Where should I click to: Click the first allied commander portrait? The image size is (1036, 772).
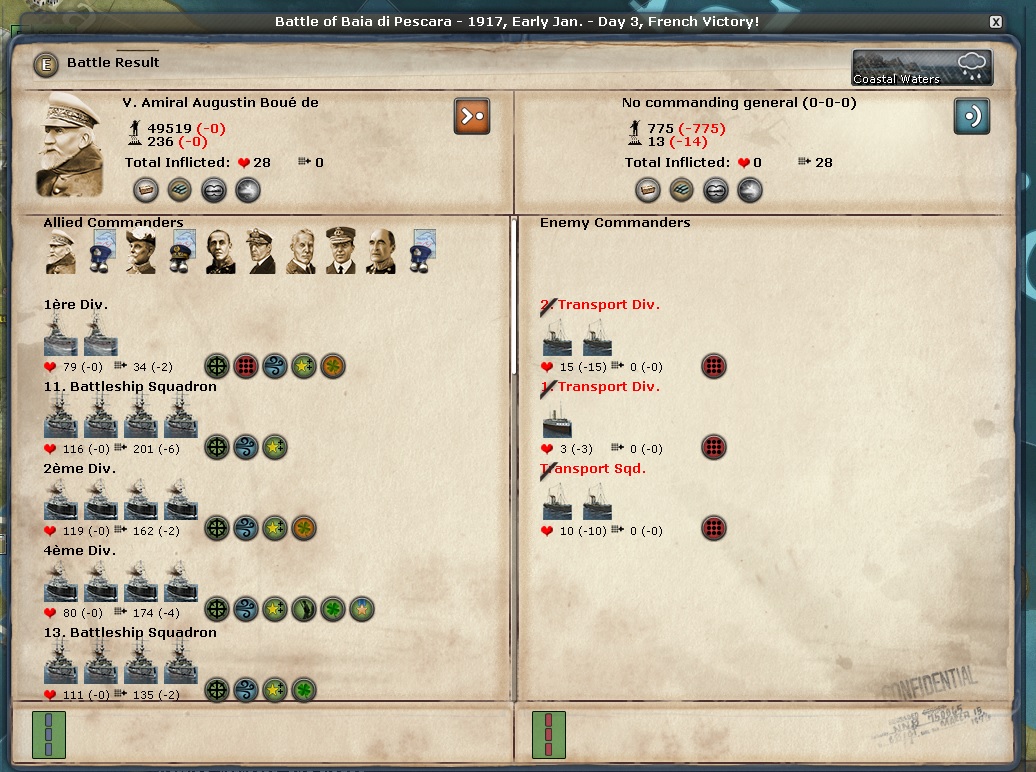60,251
